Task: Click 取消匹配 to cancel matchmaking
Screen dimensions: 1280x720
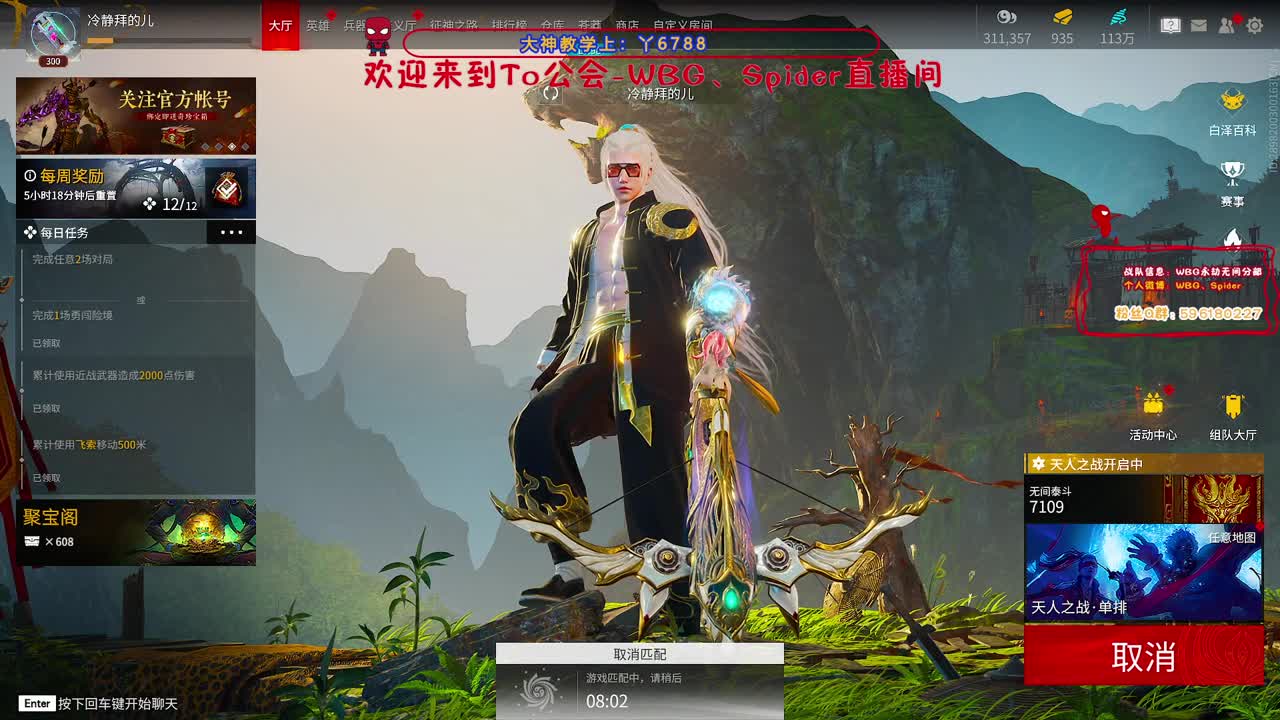Action: 640,652
